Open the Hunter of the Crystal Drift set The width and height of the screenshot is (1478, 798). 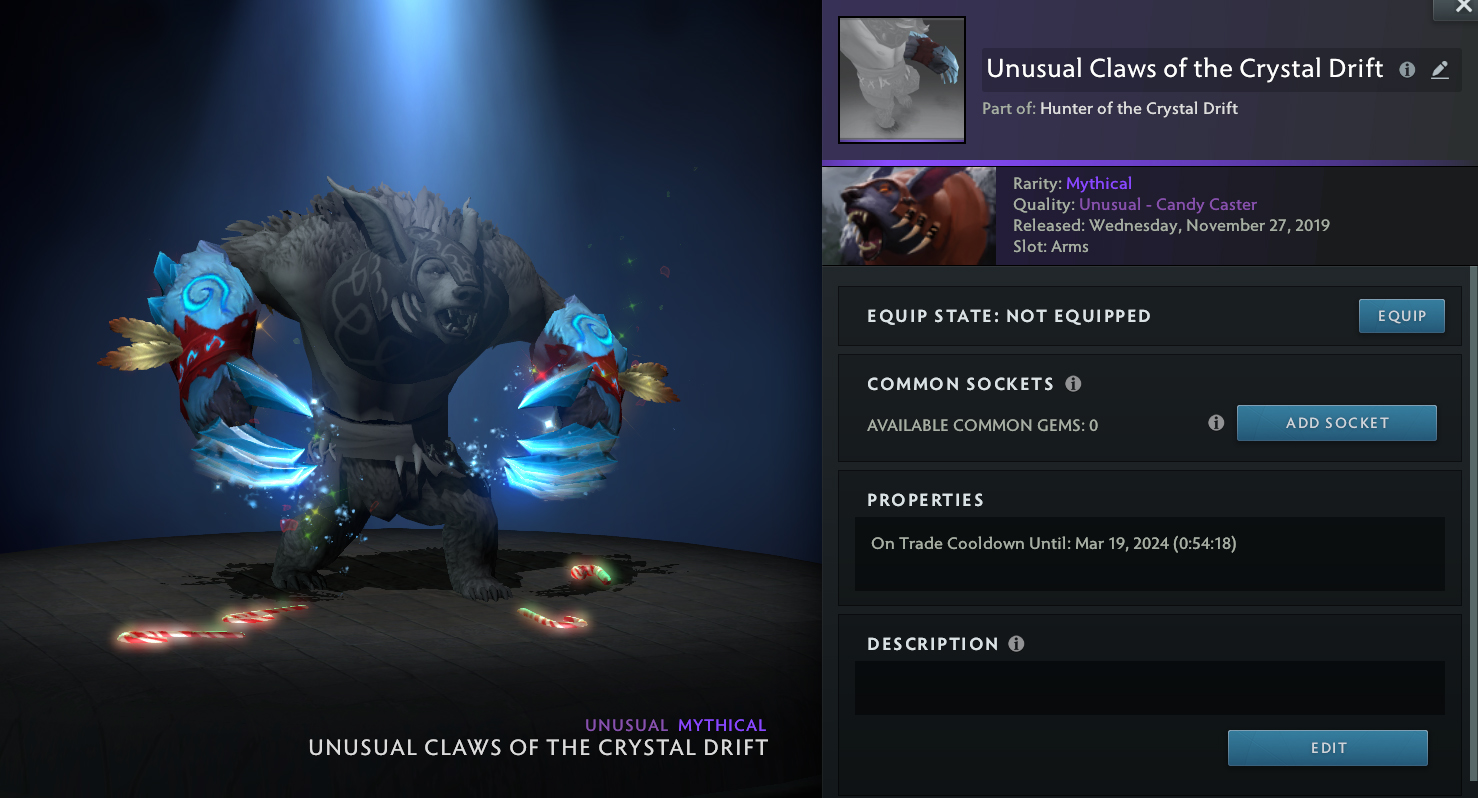1138,108
